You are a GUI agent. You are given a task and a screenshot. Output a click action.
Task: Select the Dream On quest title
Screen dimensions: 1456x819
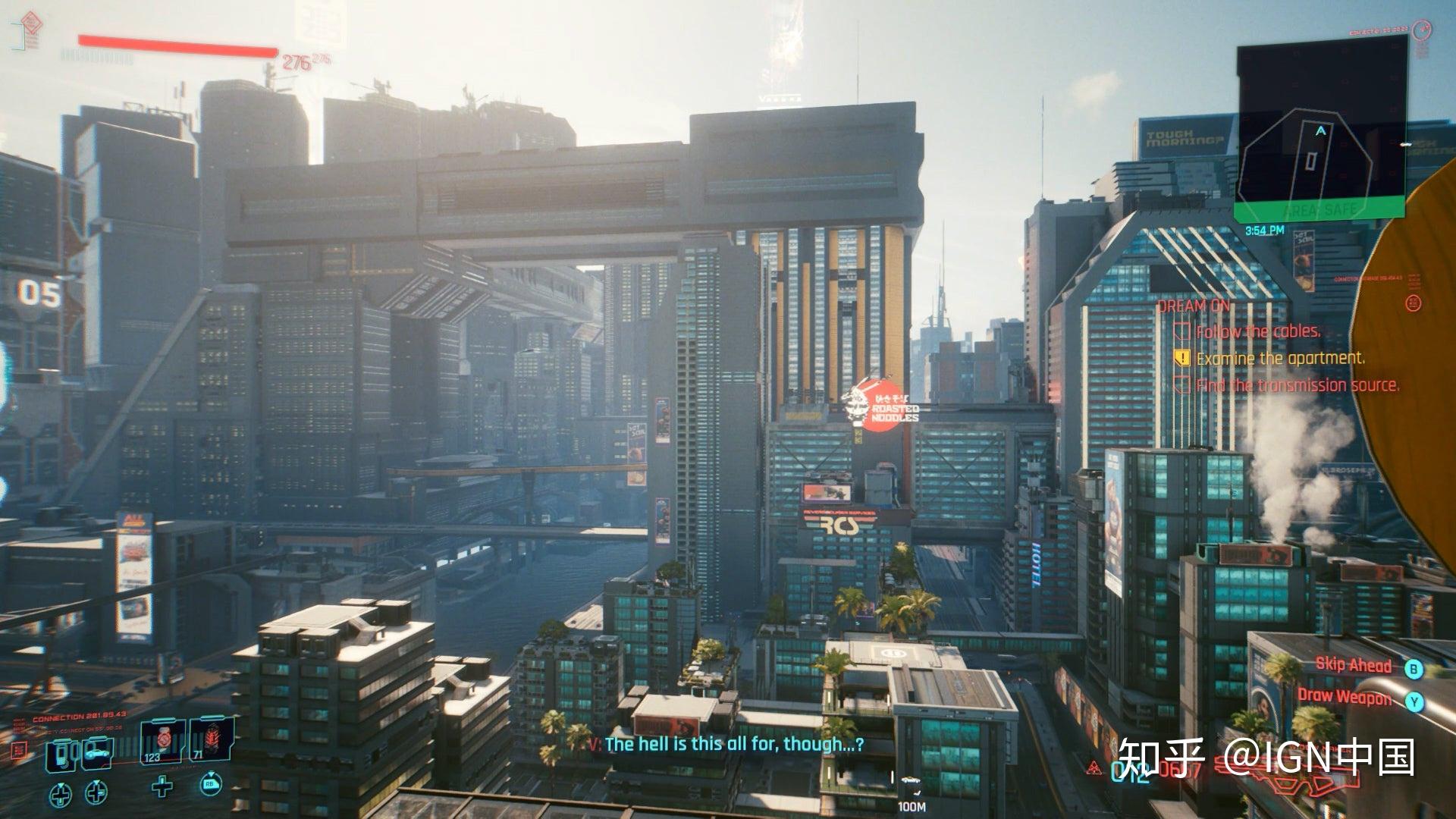click(1194, 306)
